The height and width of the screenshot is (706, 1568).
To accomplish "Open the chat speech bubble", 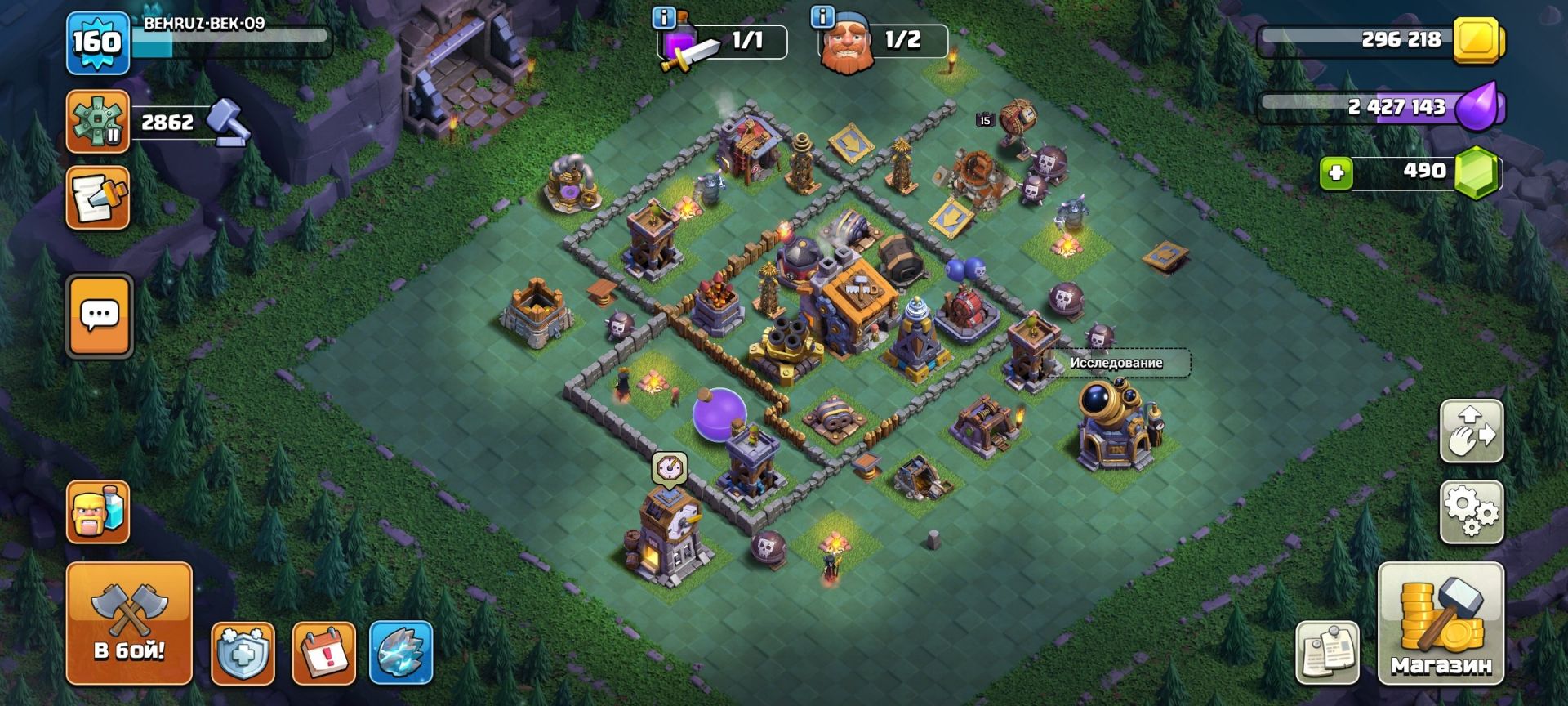I will (x=99, y=315).
